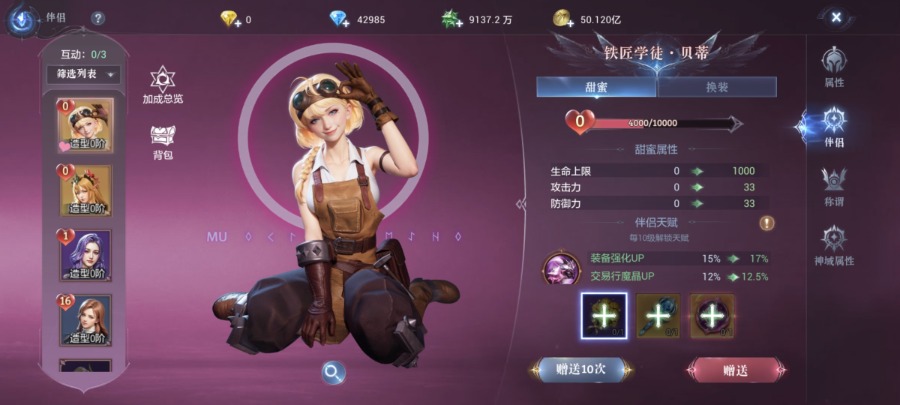Select the purple-haired companion portrait
The height and width of the screenshot is (405, 900).
tap(86, 255)
